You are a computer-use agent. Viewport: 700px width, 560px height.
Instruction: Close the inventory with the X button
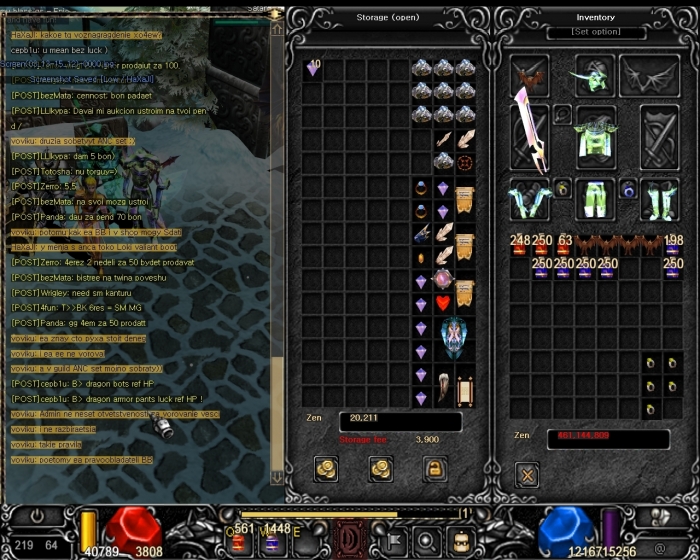coord(527,474)
